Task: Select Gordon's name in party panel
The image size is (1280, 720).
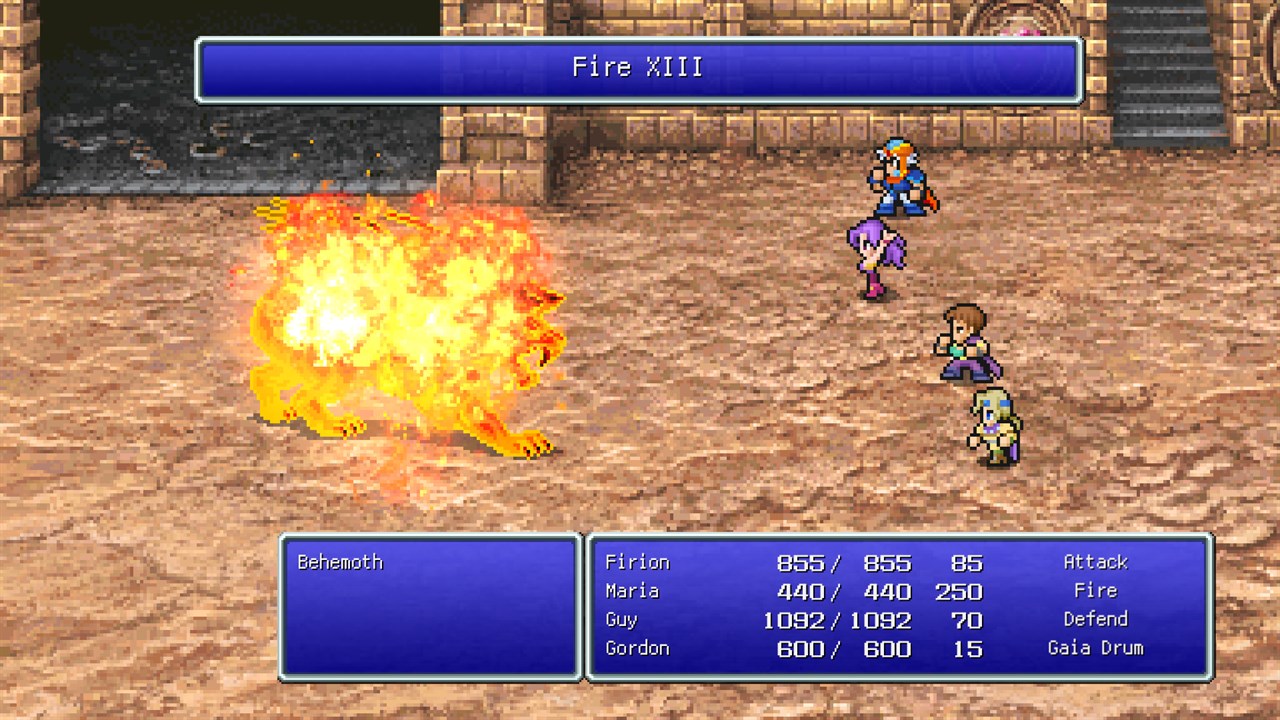Action: (637, 648)
